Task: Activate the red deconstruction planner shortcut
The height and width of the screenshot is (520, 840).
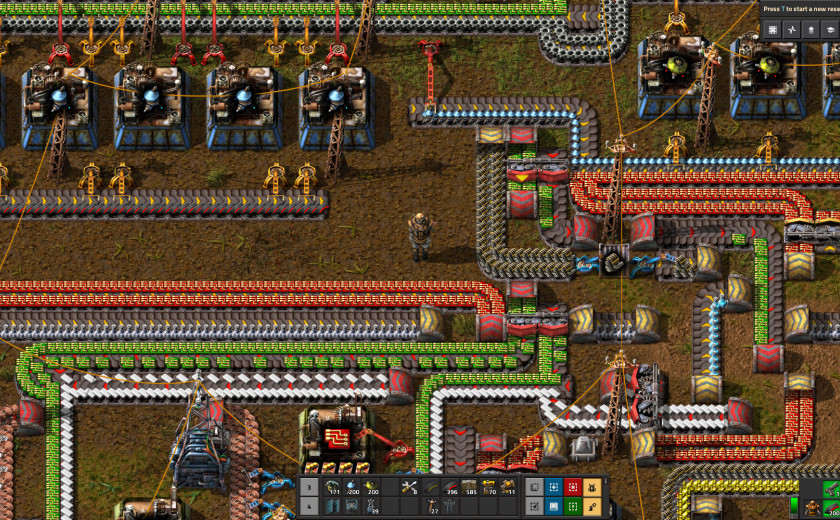Action: [x=573, y=488]
